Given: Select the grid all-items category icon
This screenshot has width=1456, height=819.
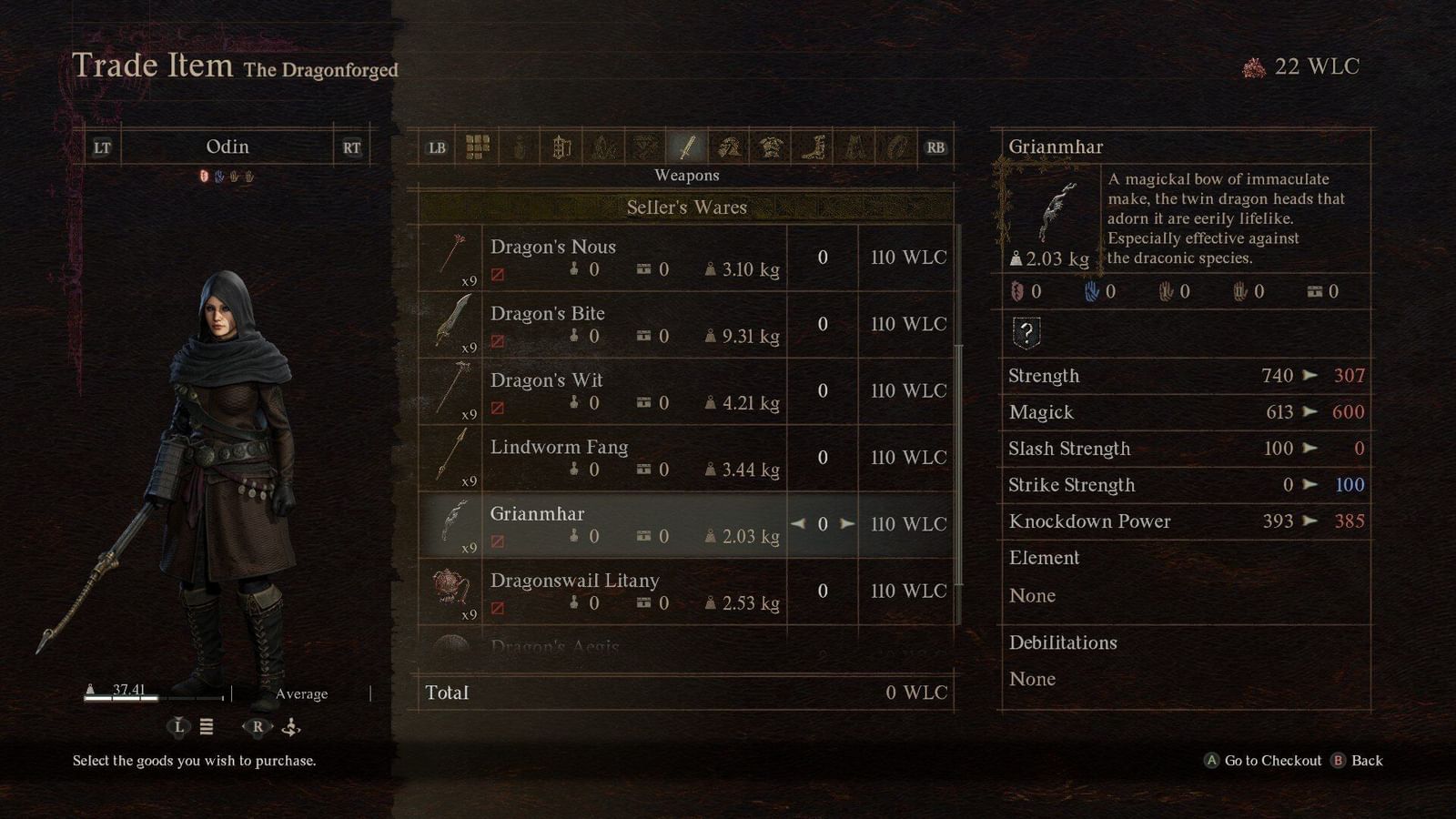Looking at the screenshot, I should 476,147.
